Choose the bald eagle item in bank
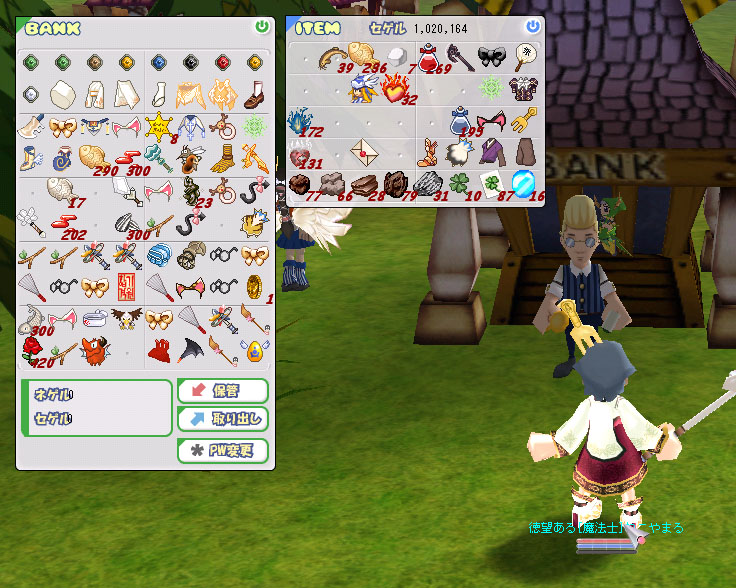The image size is (736, 588). [127, 319]
